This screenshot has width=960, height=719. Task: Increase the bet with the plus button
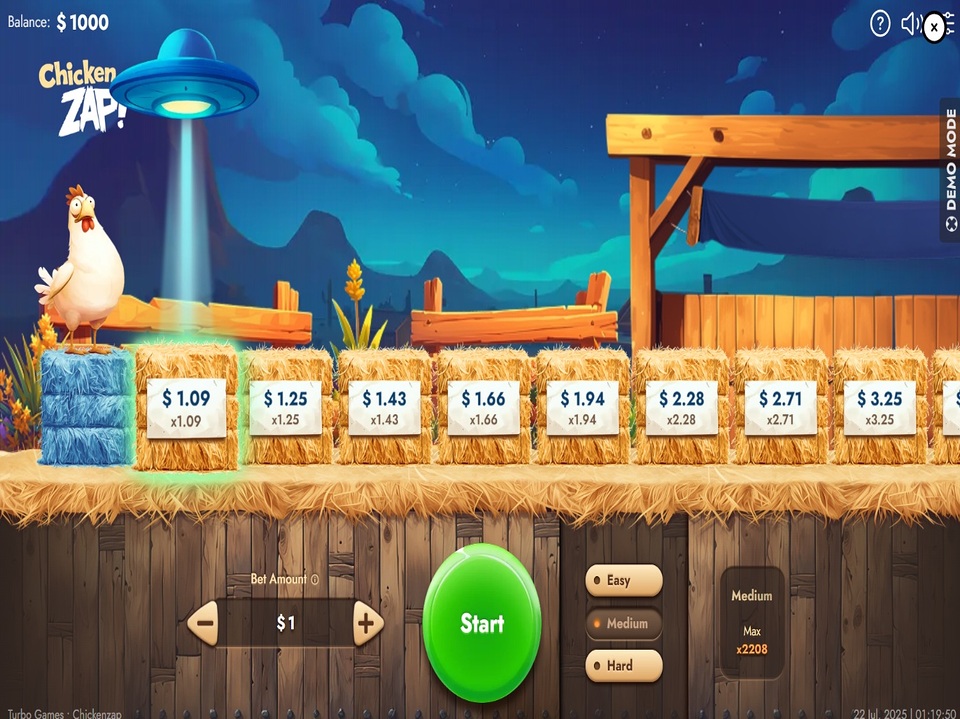tap(367, 624)
